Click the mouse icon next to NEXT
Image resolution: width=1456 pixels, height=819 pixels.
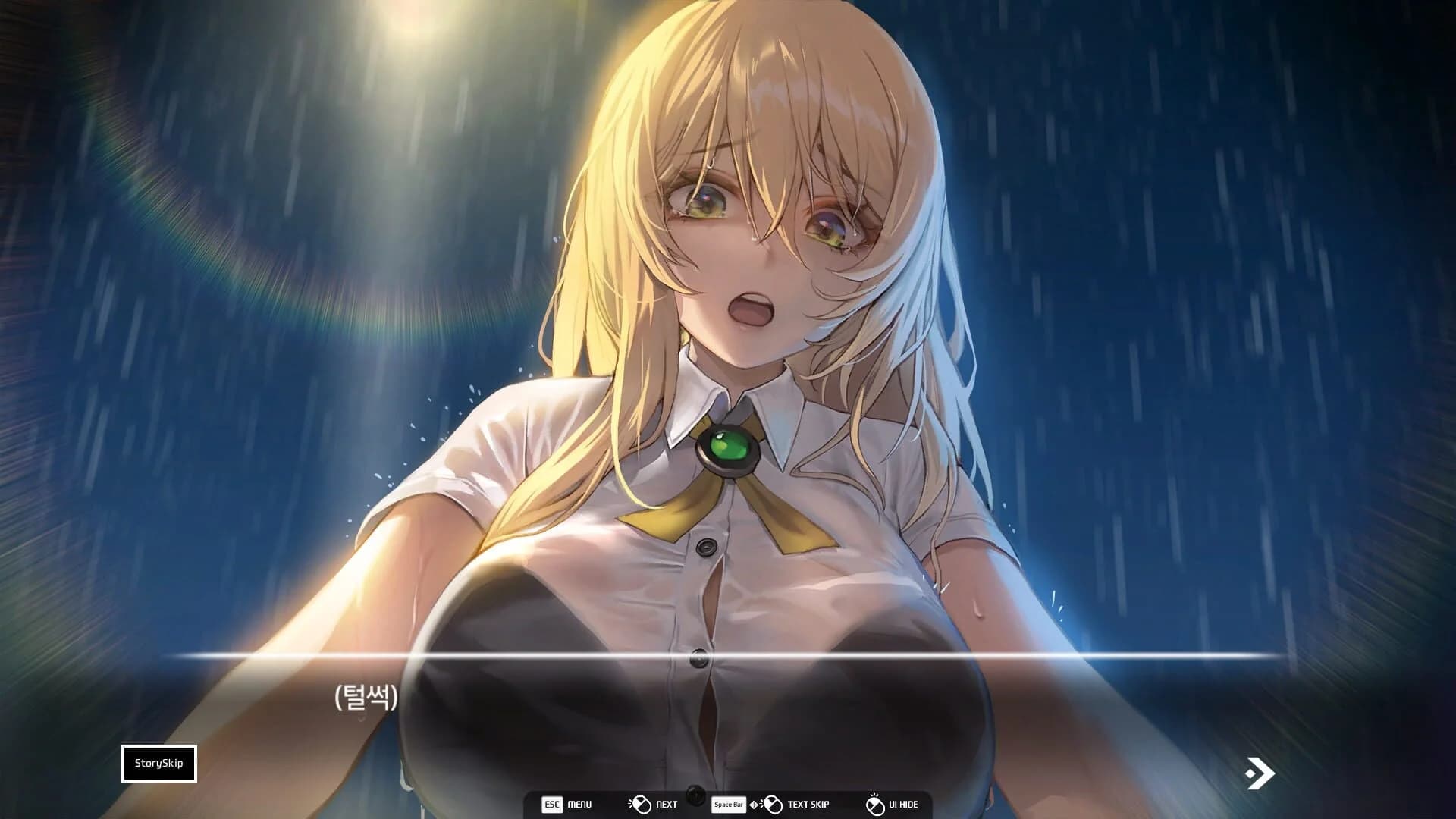click(642, 803)
